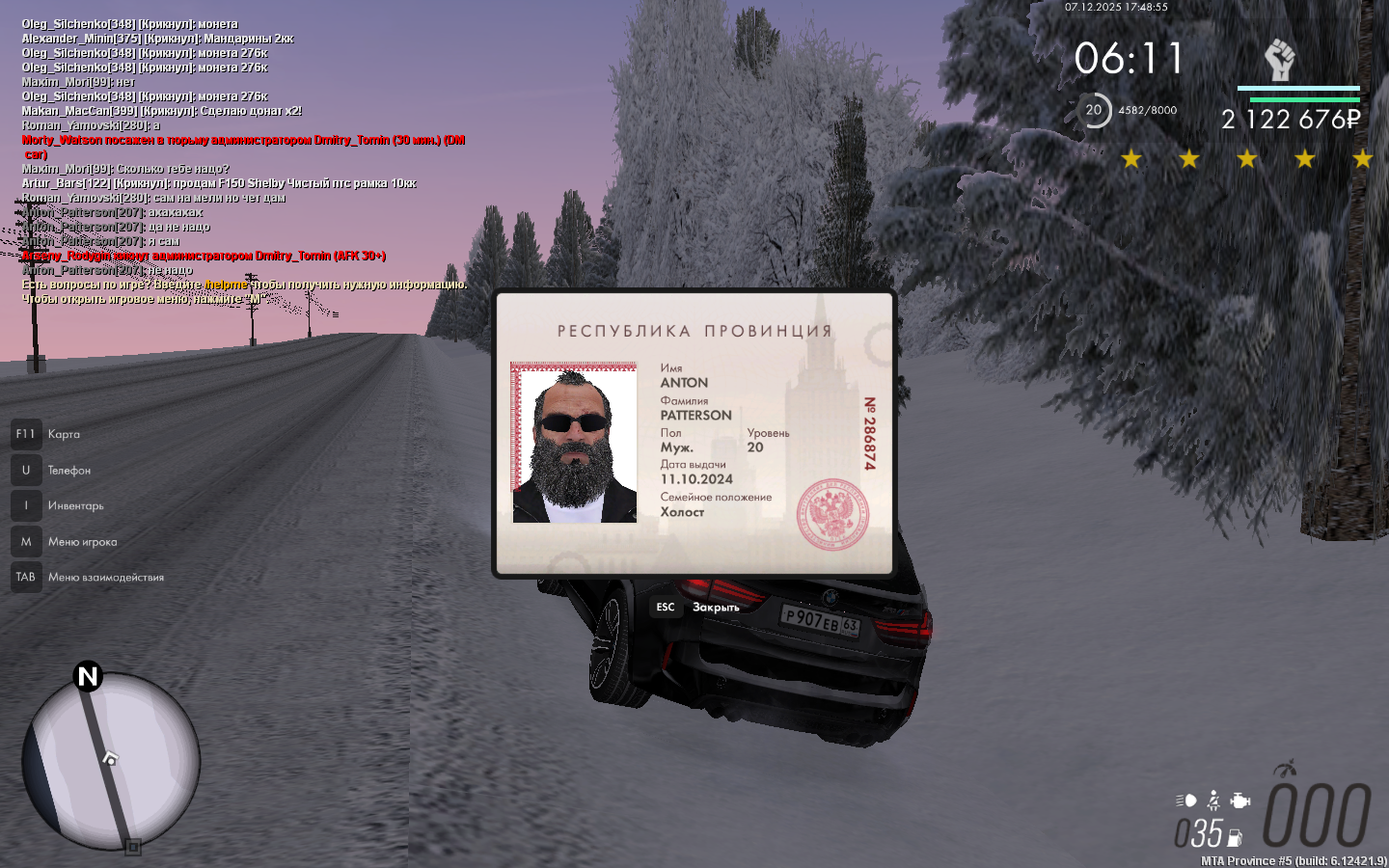The width and height of the screenshot is (1389, 868).
Task: Click the headlights indicator icon
Action: pyautogui.click(x=1185, y=800)
